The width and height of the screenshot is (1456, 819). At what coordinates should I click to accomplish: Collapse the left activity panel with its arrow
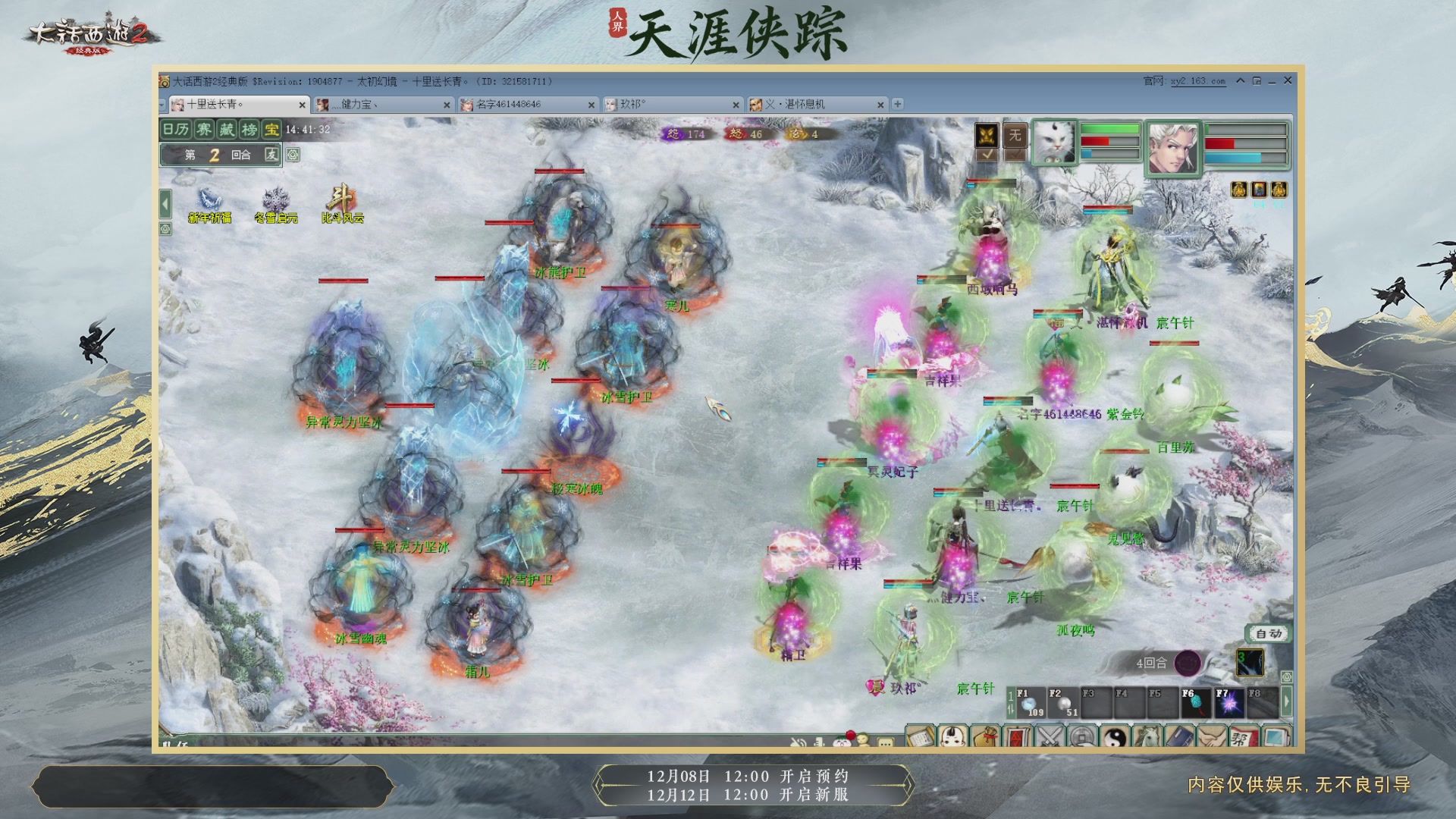pyautogui.click(x=165, y=203)
